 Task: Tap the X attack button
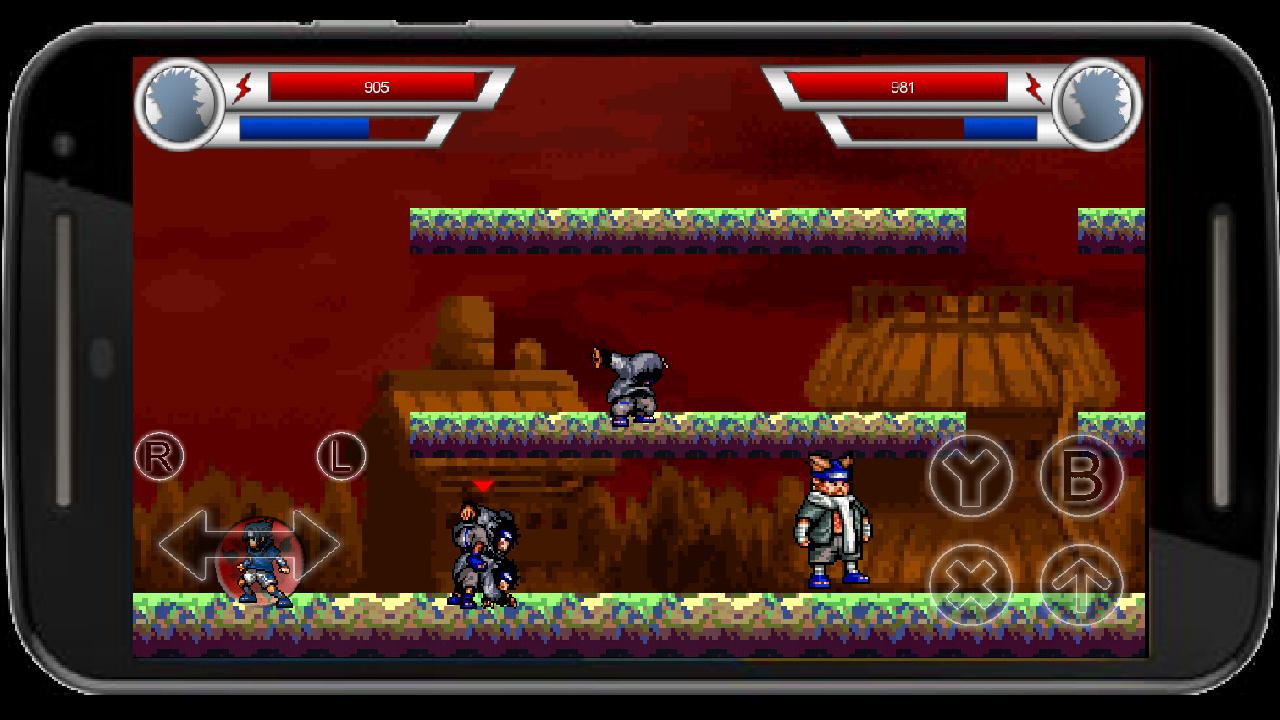tap(970, 585)
